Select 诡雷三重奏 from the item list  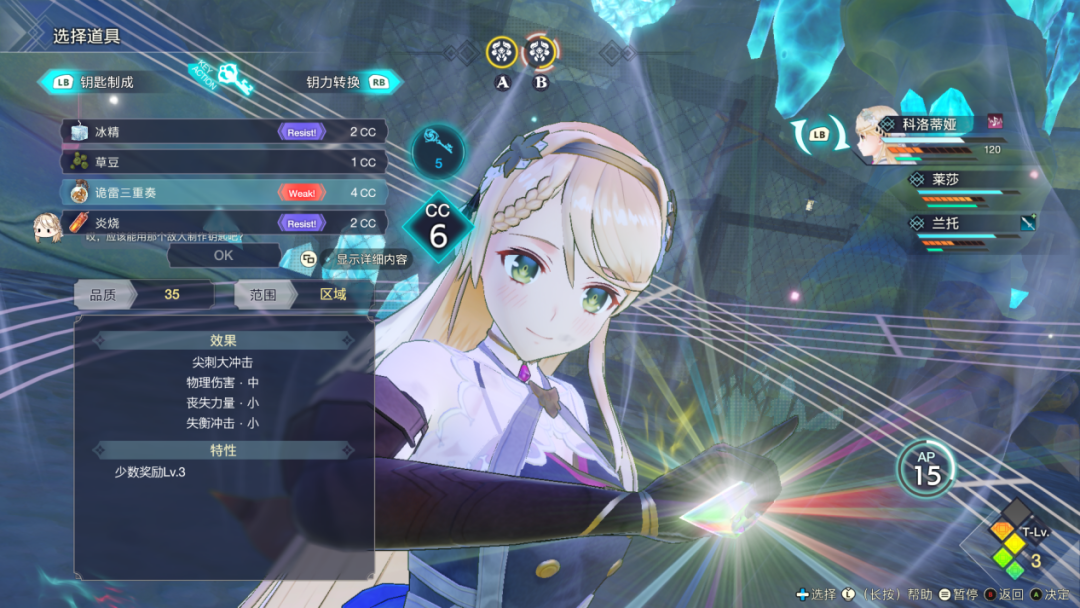[x=222, y=192]
